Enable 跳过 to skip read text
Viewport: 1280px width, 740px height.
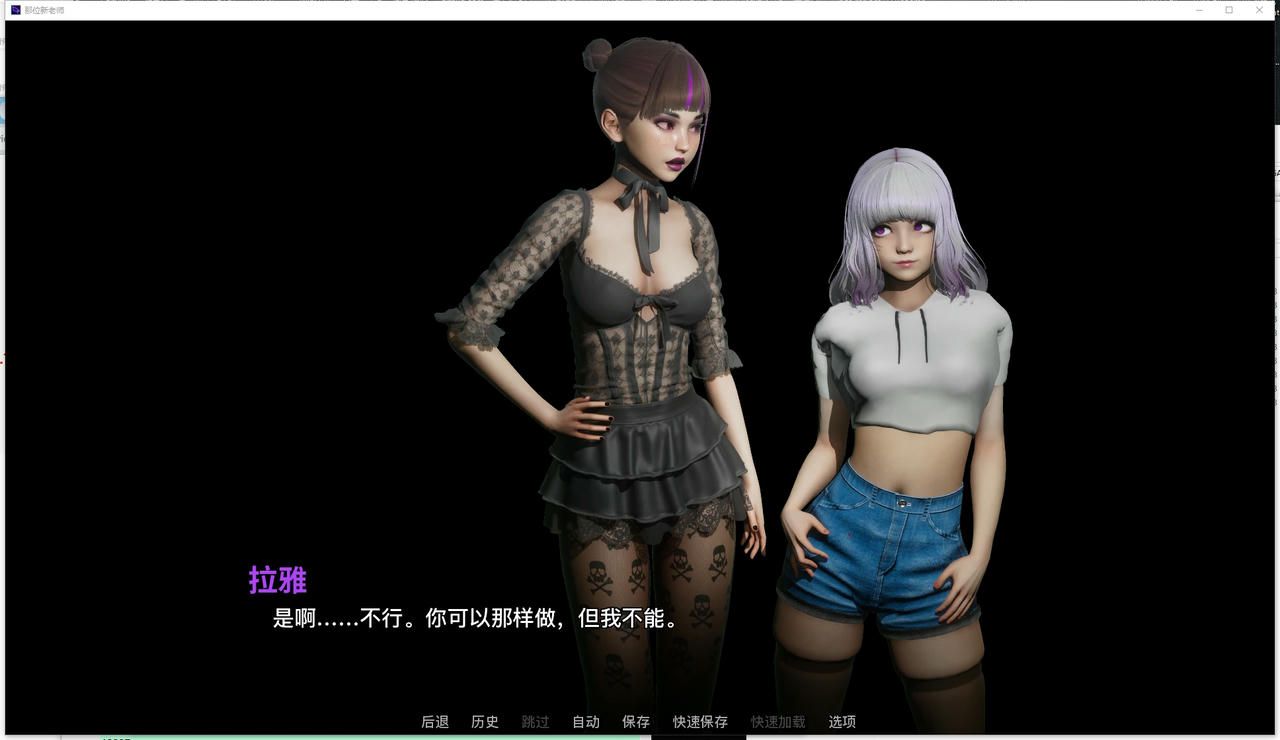coord(534,721)
